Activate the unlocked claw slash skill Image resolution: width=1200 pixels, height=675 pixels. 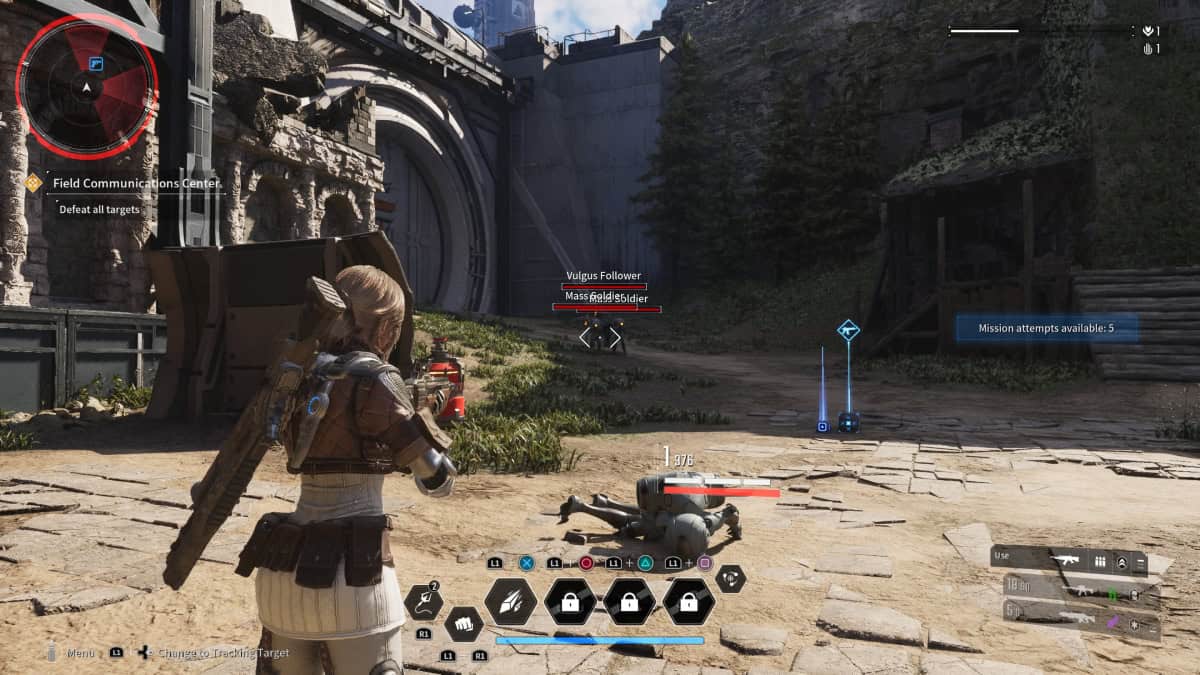[x=510, y=601]
